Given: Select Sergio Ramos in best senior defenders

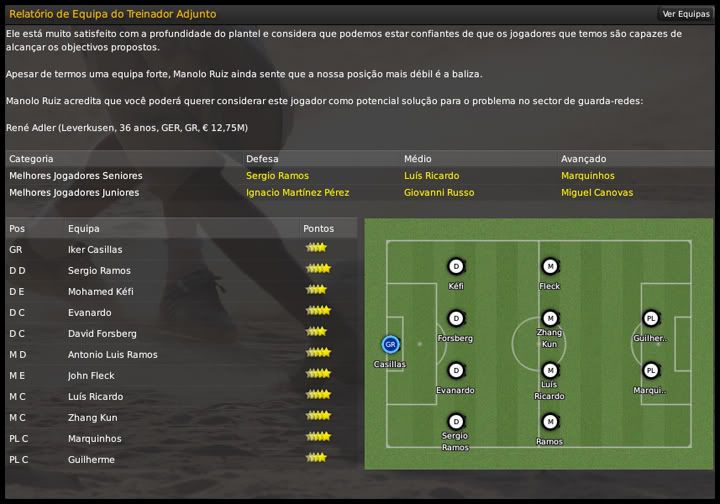Looking at the screenshot, I should point(278,176).
